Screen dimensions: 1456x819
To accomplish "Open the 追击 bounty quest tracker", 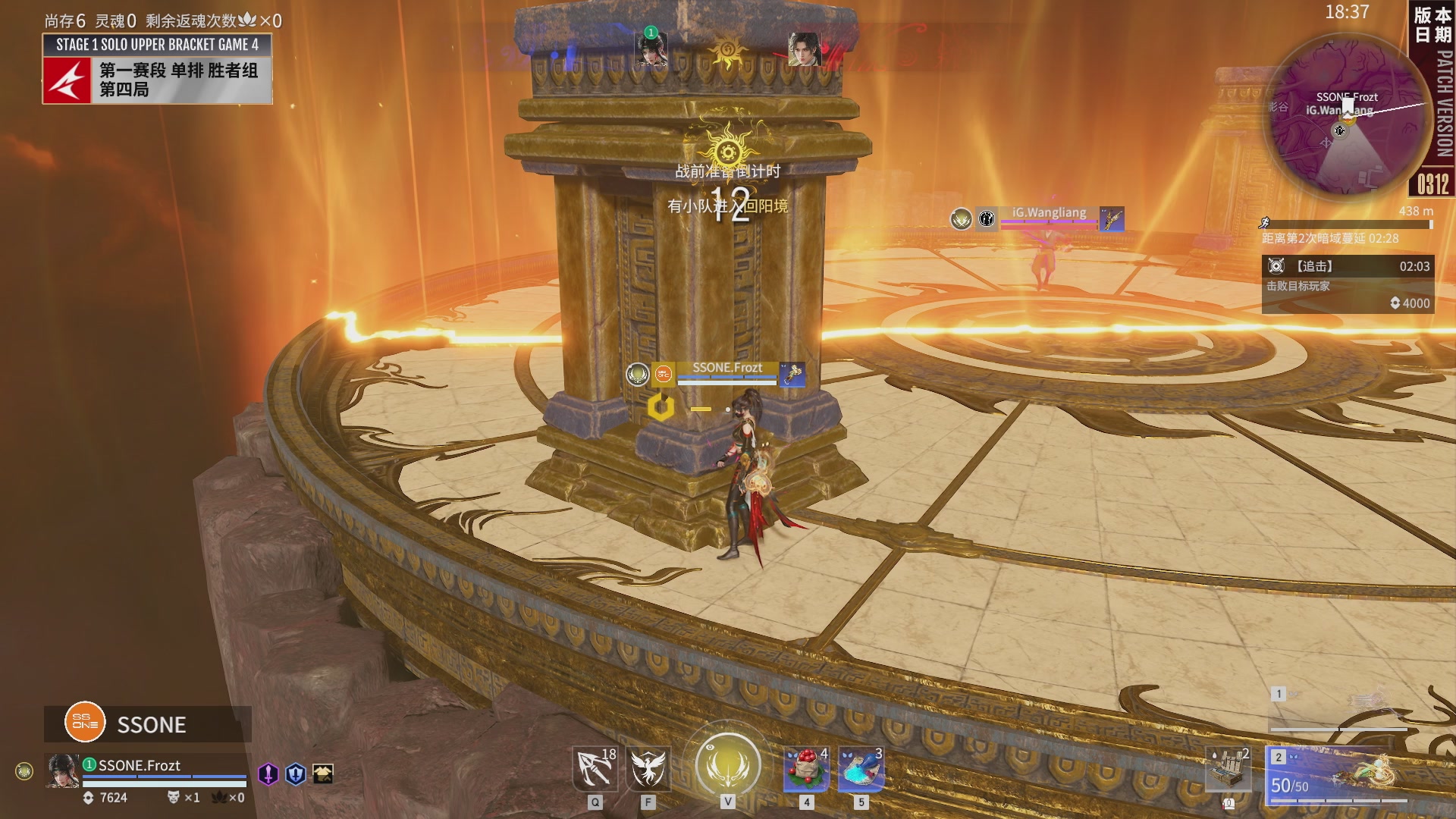I will (x=1347, y=284).
